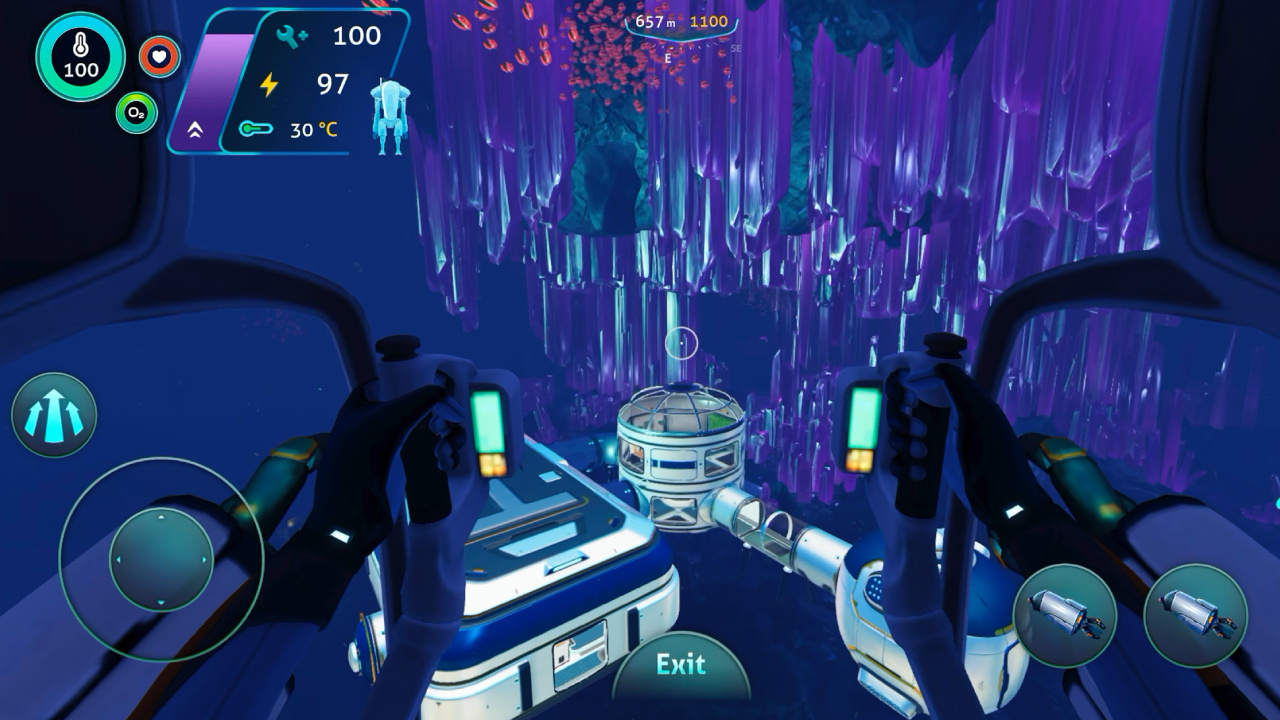1280x720 pixels.
Task: Tap the Exit button to leave the suit
Action: click(x=680, y=666)
